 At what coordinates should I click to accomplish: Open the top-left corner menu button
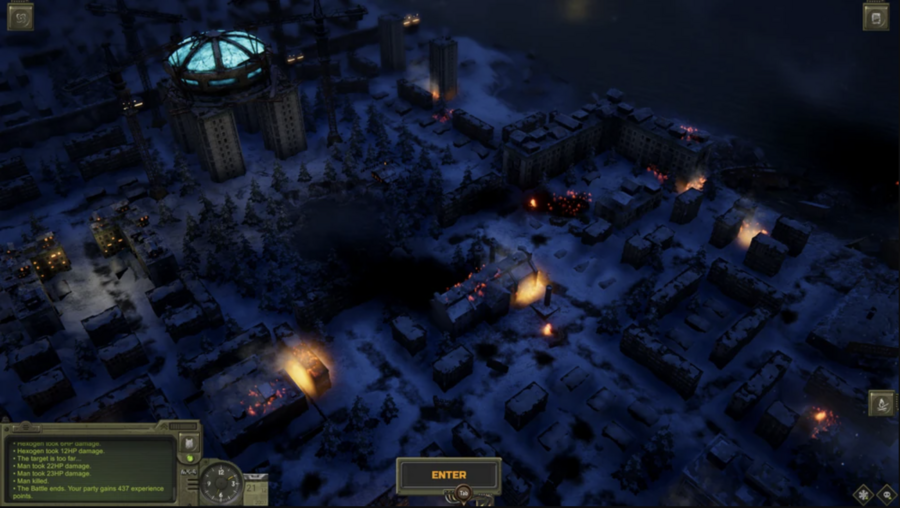(20, 16)
